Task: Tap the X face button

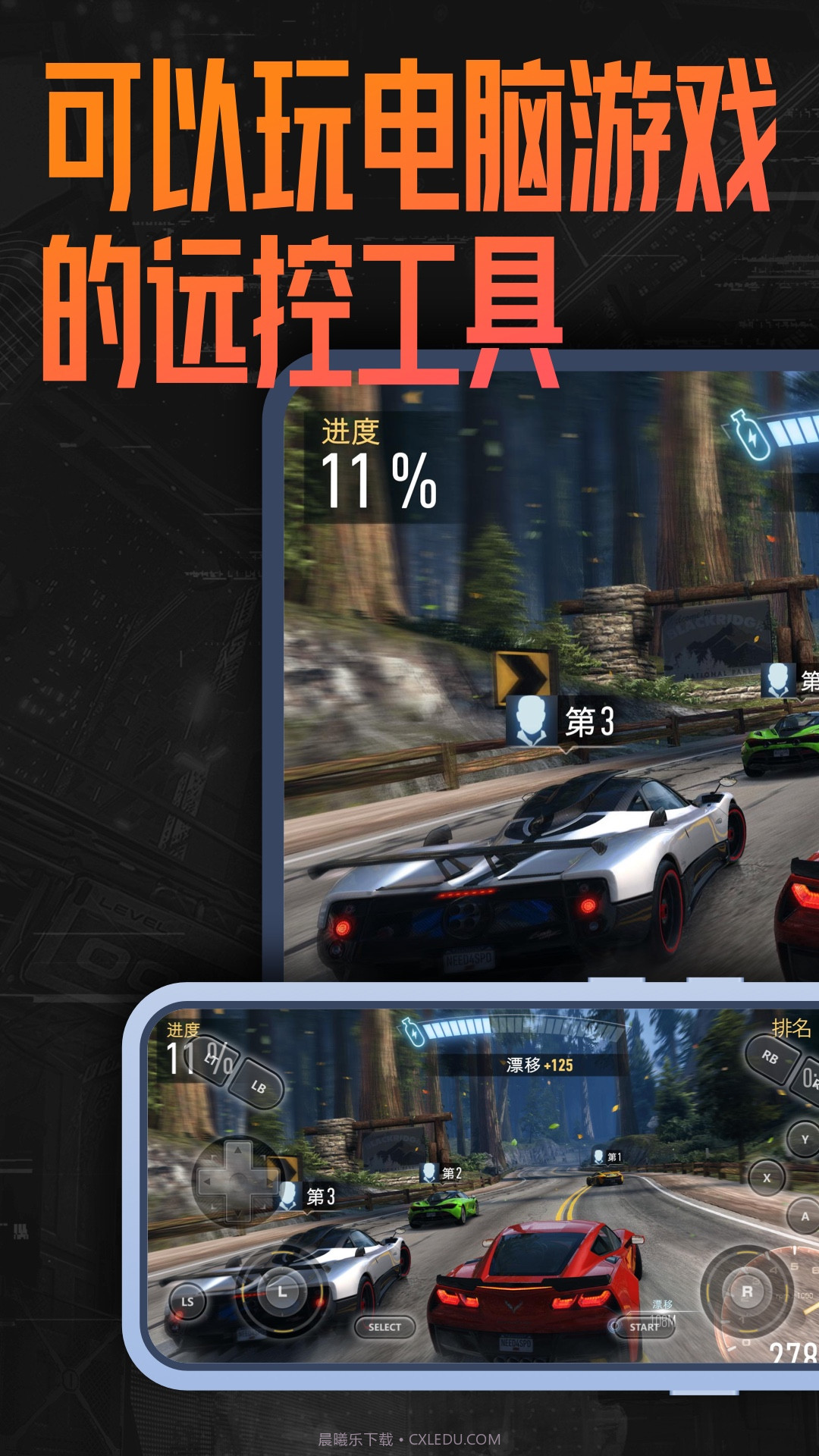Action: [x=767, y=1178]
